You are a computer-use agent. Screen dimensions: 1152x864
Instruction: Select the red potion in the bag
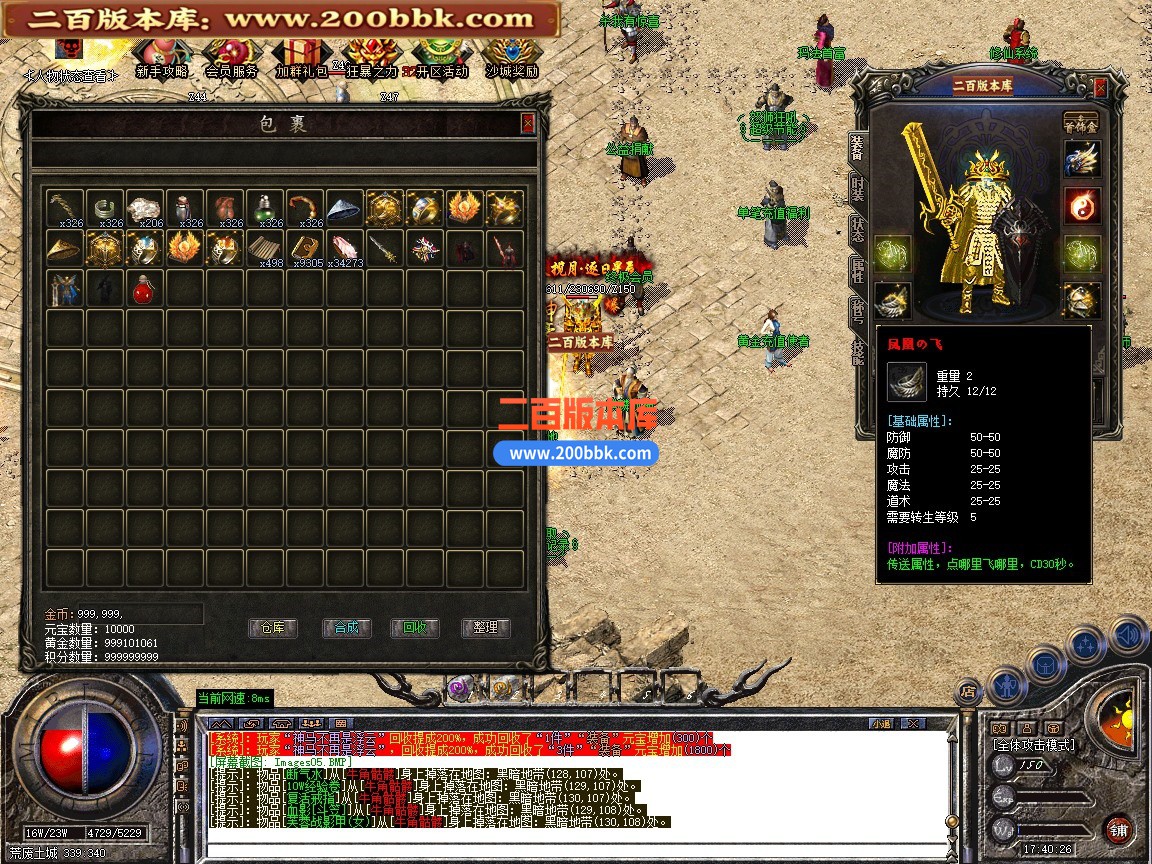click(x=144, y=288)
